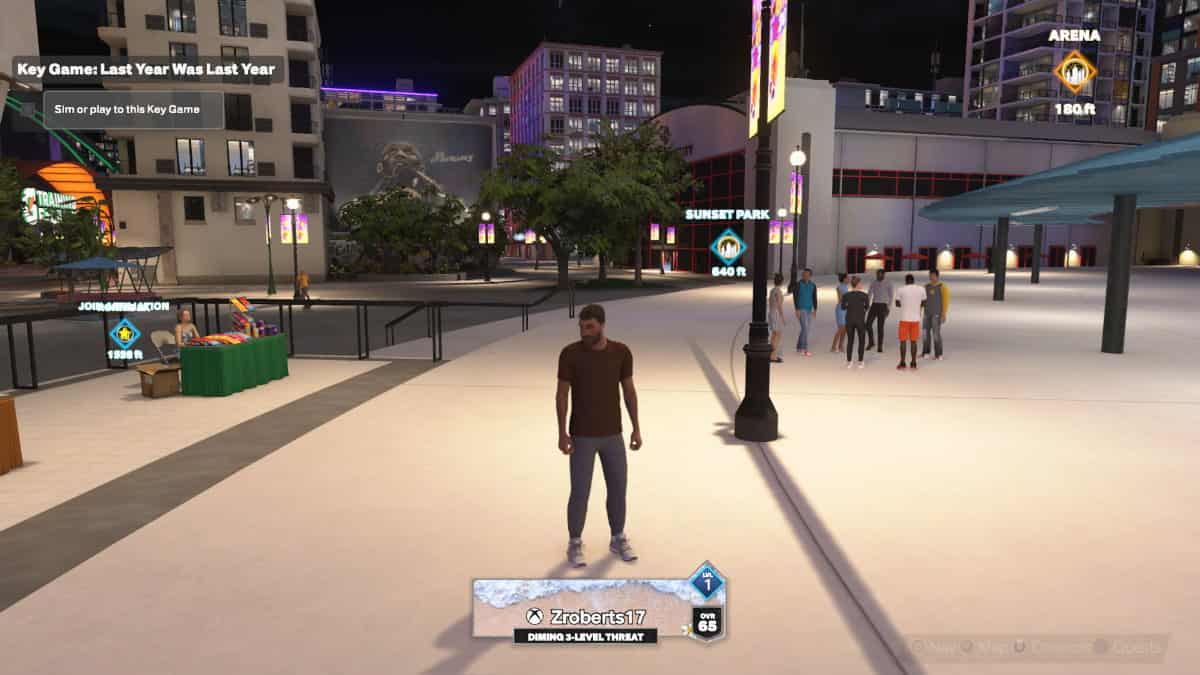Open the Key Game quest tracker
1200x675 pixels.
[148, 70]
